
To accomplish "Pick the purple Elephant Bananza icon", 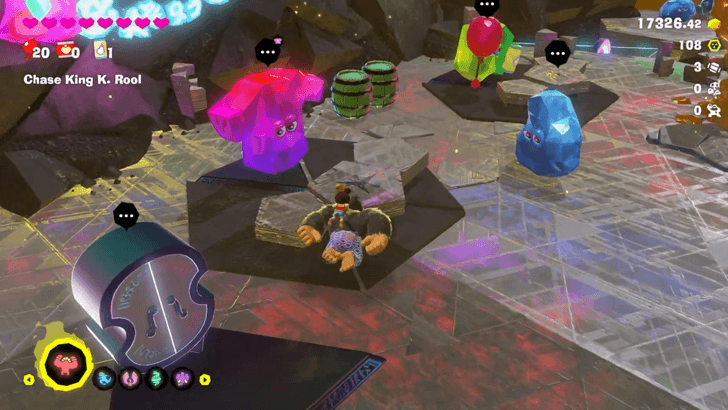I will pyautogui.click(x=183, y=379).
